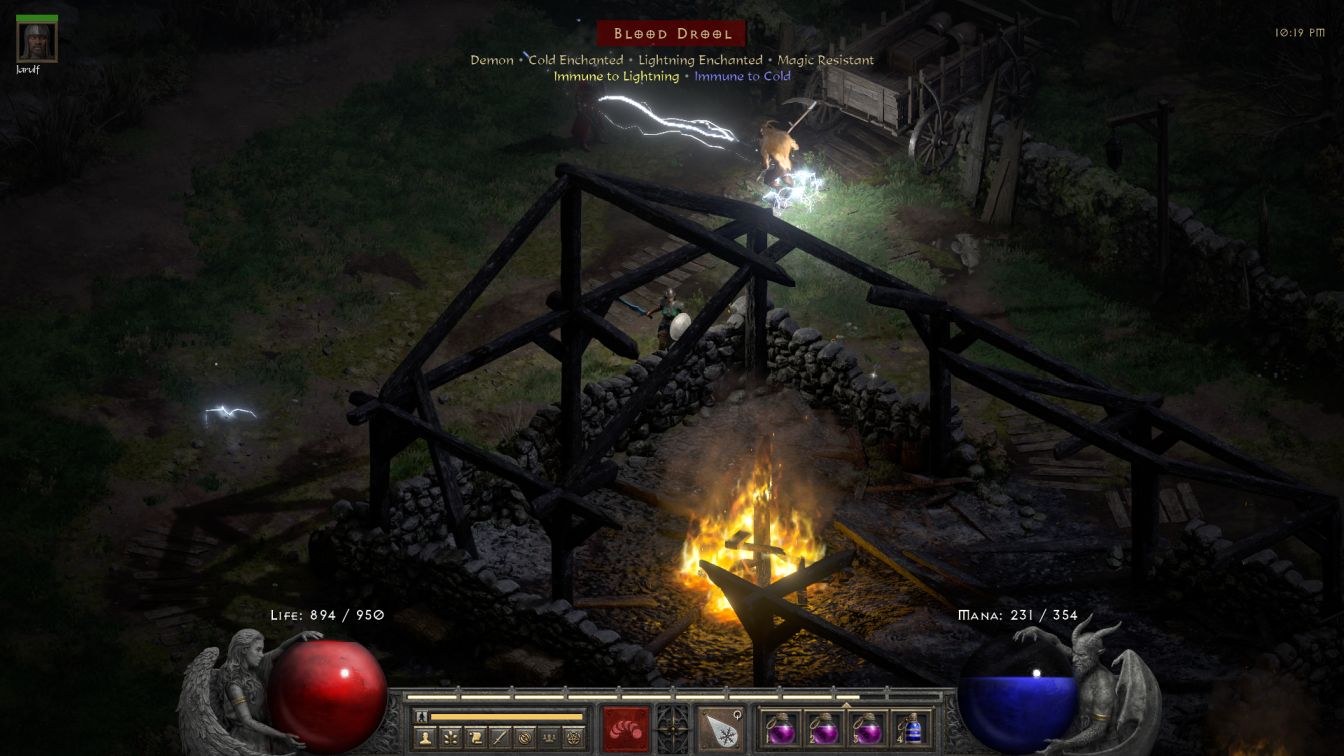Toggle the run/walk button beside stamina bar
The width and height of the screenshot is (1344, 756).
click(x=422, y=717)
